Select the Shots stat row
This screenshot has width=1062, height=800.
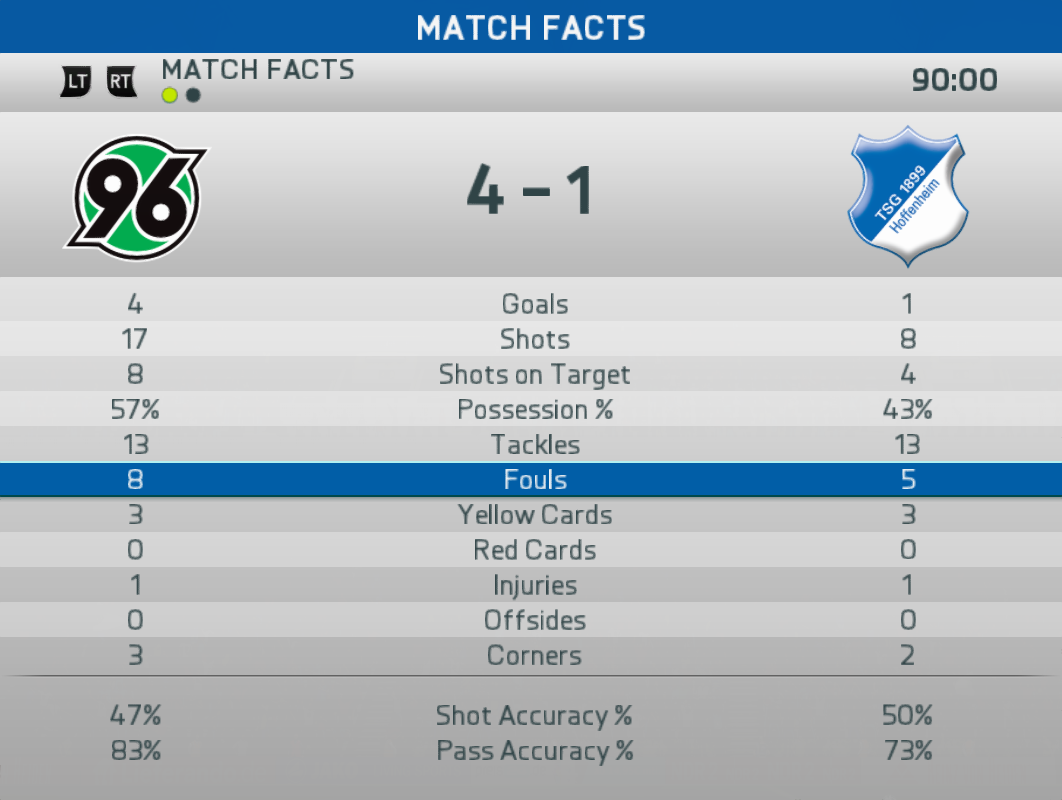pos(534,339)
